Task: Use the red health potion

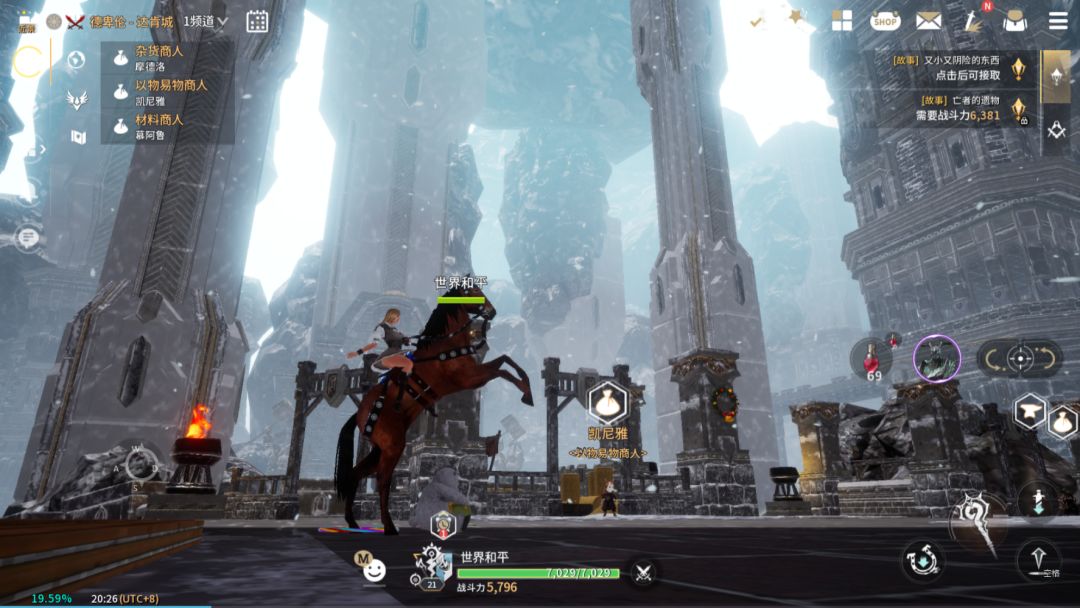Action: pos(873,359)
